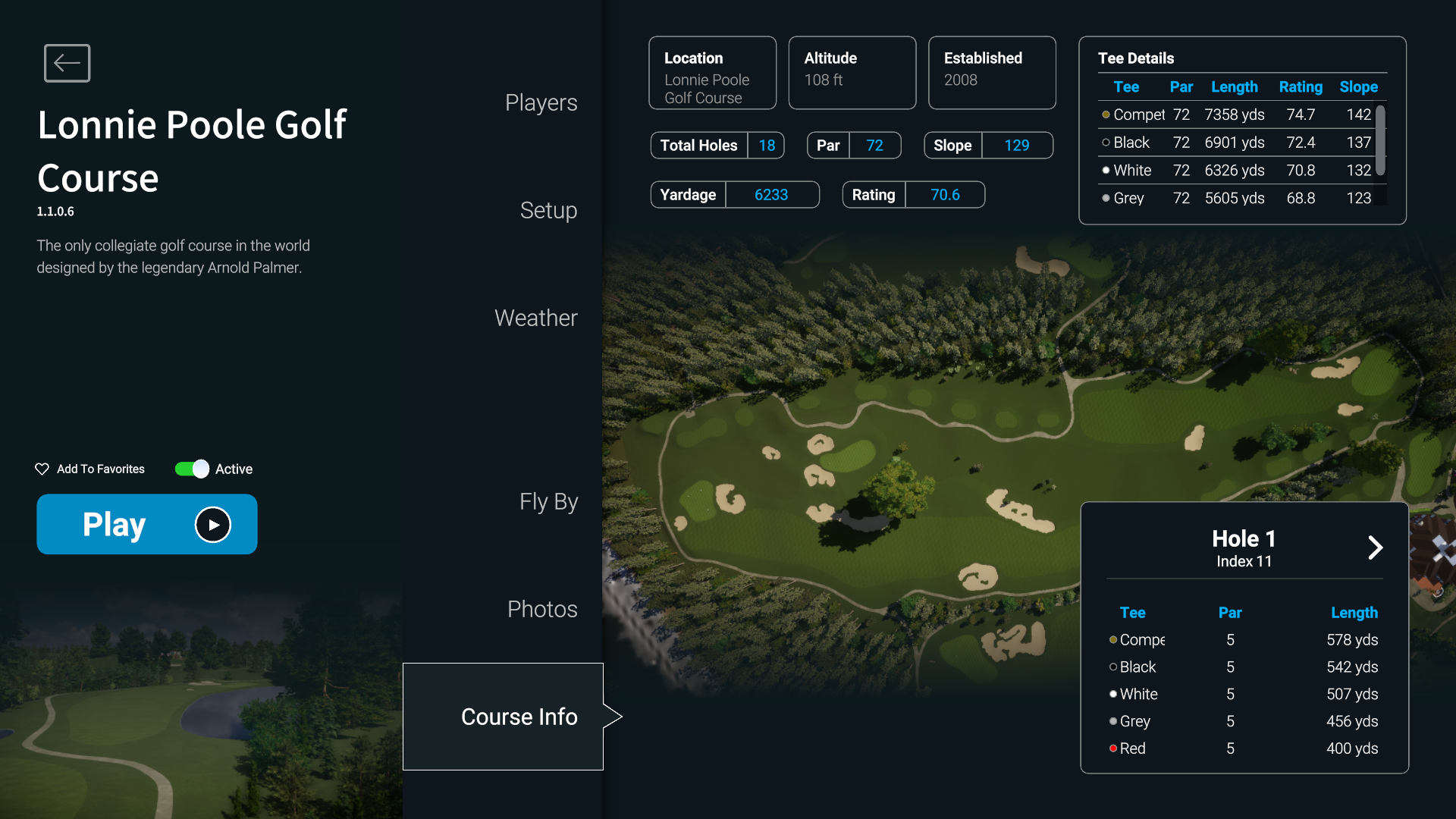Open the Photos section
This screenshot has height=819, width=1456.
[541, 608]
